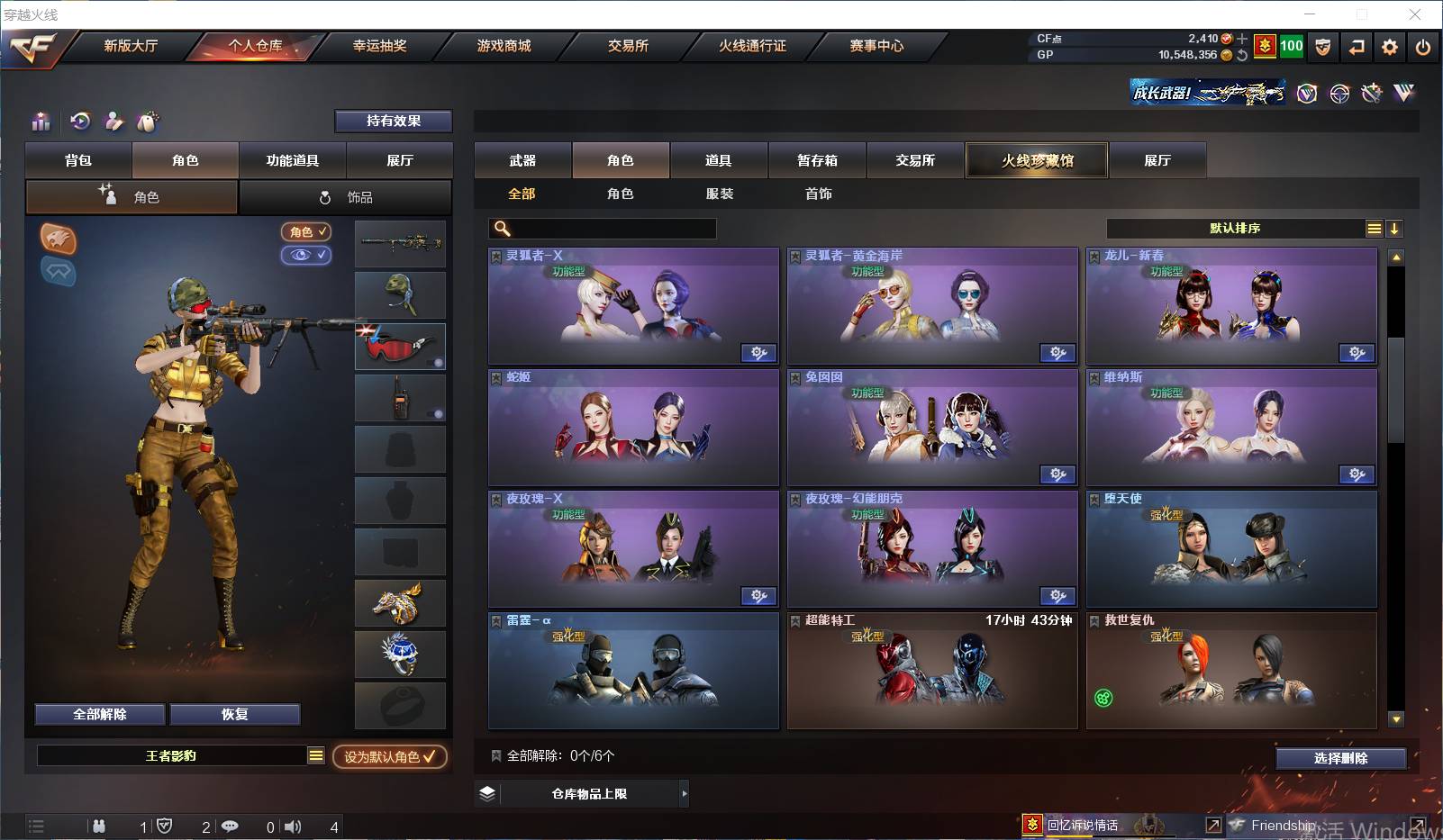Click the 全部解除 button below the character model
1443x840 pixels.
(99, 714)
